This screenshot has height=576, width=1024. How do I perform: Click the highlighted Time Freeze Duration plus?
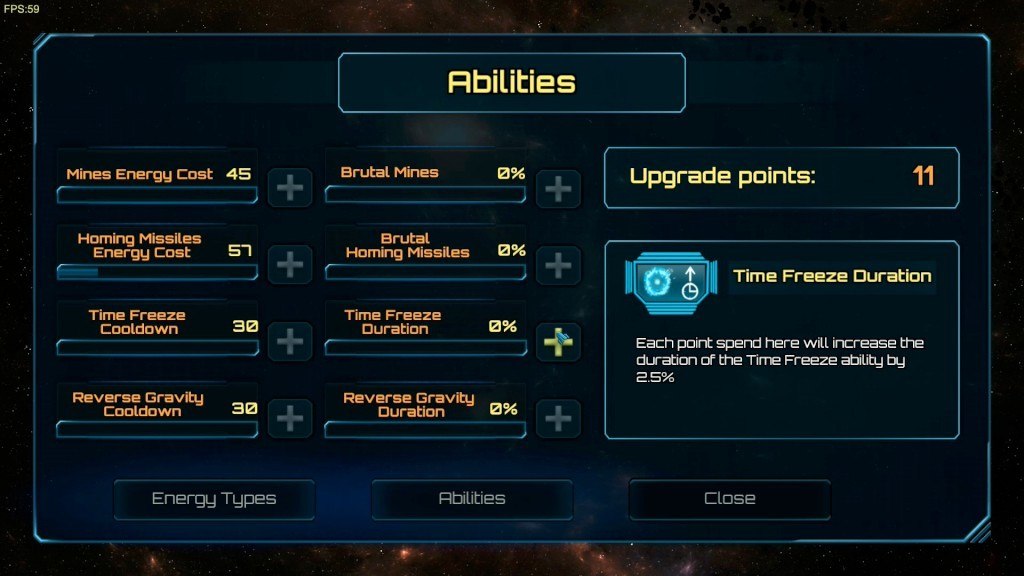558,342
